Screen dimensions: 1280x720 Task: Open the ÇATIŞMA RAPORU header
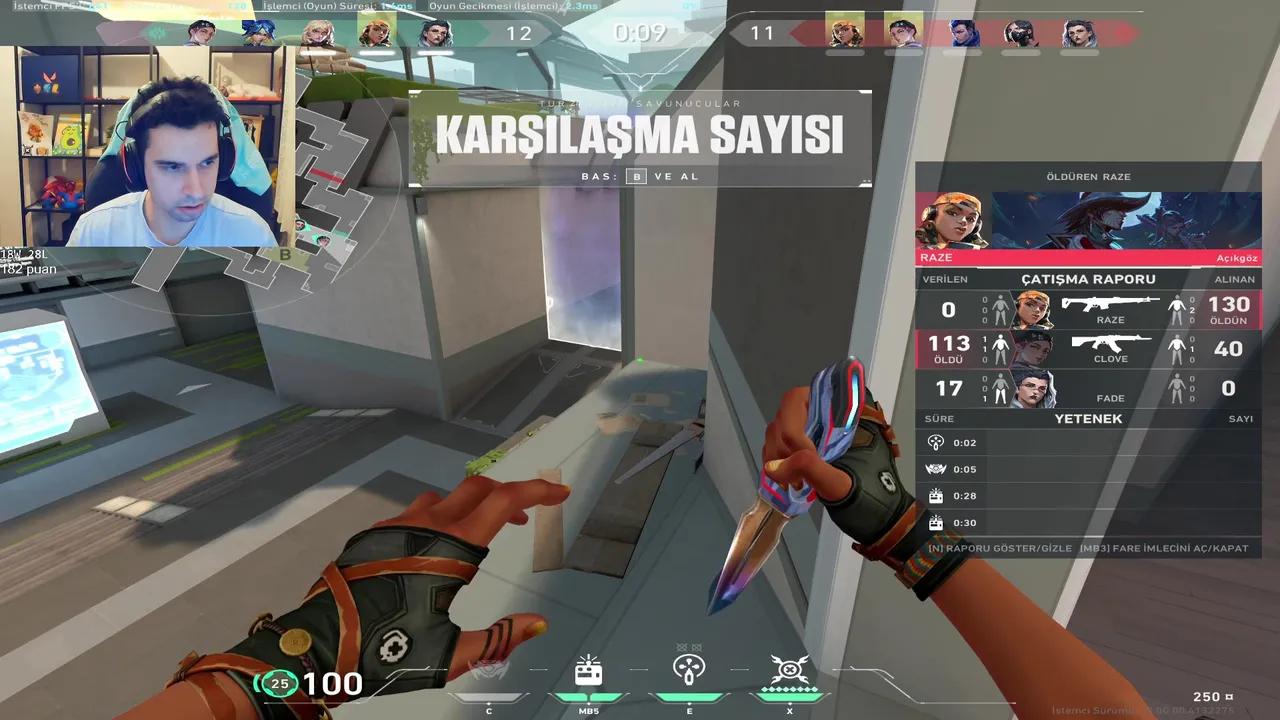click(x=1087, y=279)
